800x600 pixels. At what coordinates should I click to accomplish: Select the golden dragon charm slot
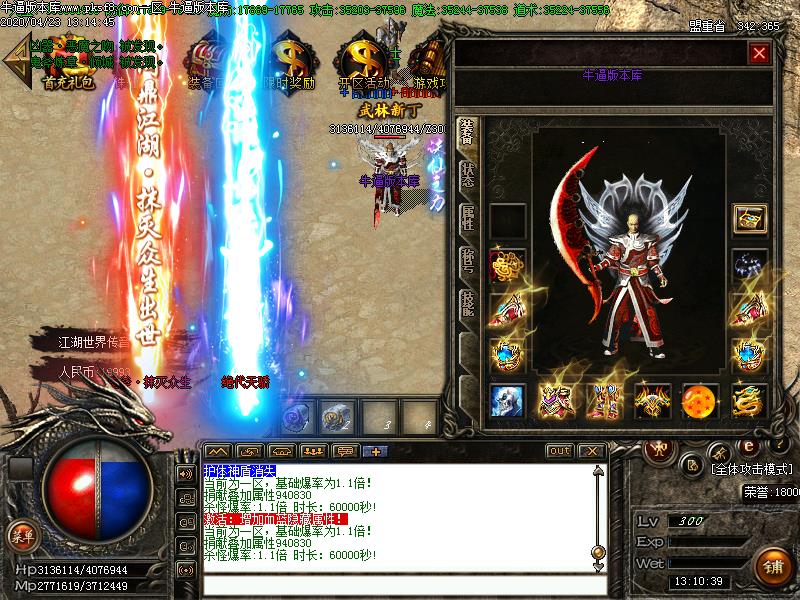coord(749,400)
